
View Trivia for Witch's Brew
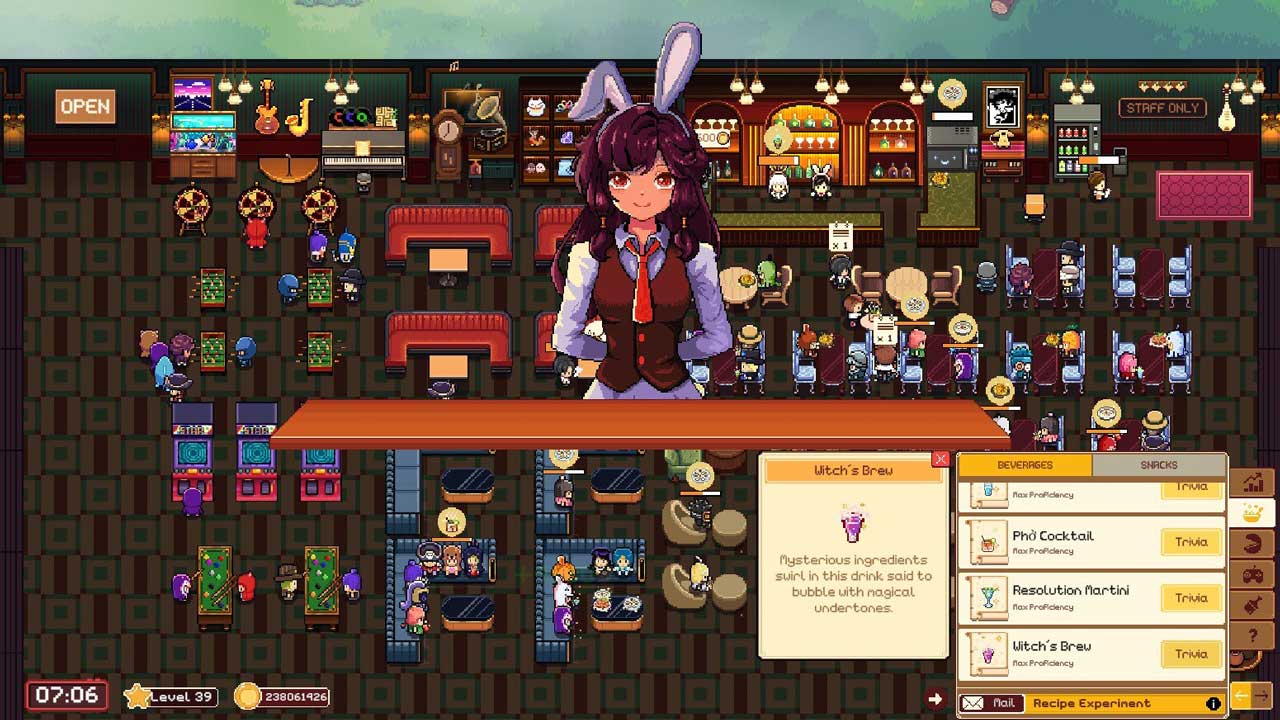point(1191,654)
